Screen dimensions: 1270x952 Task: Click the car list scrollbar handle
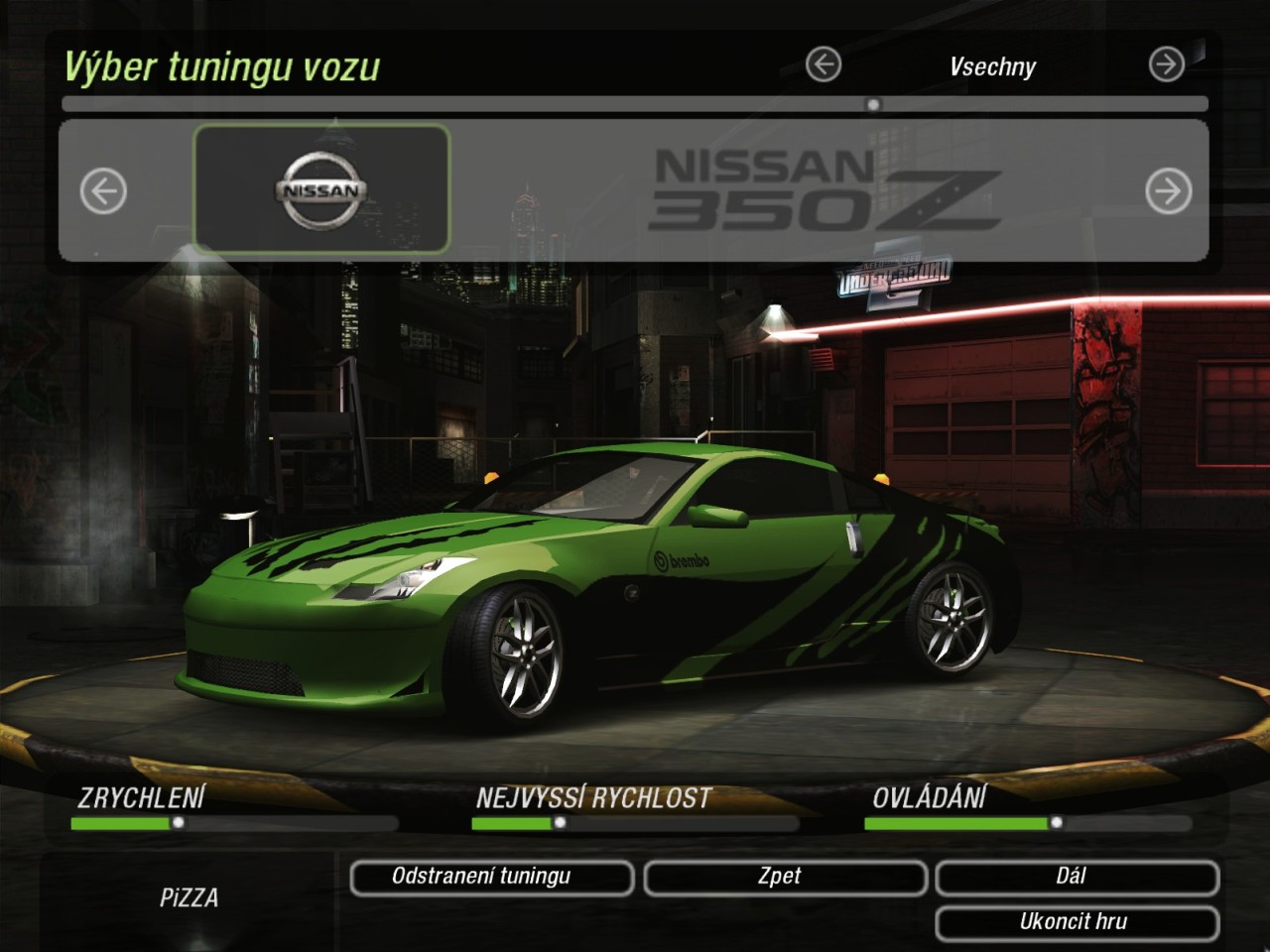pos(873,104)
